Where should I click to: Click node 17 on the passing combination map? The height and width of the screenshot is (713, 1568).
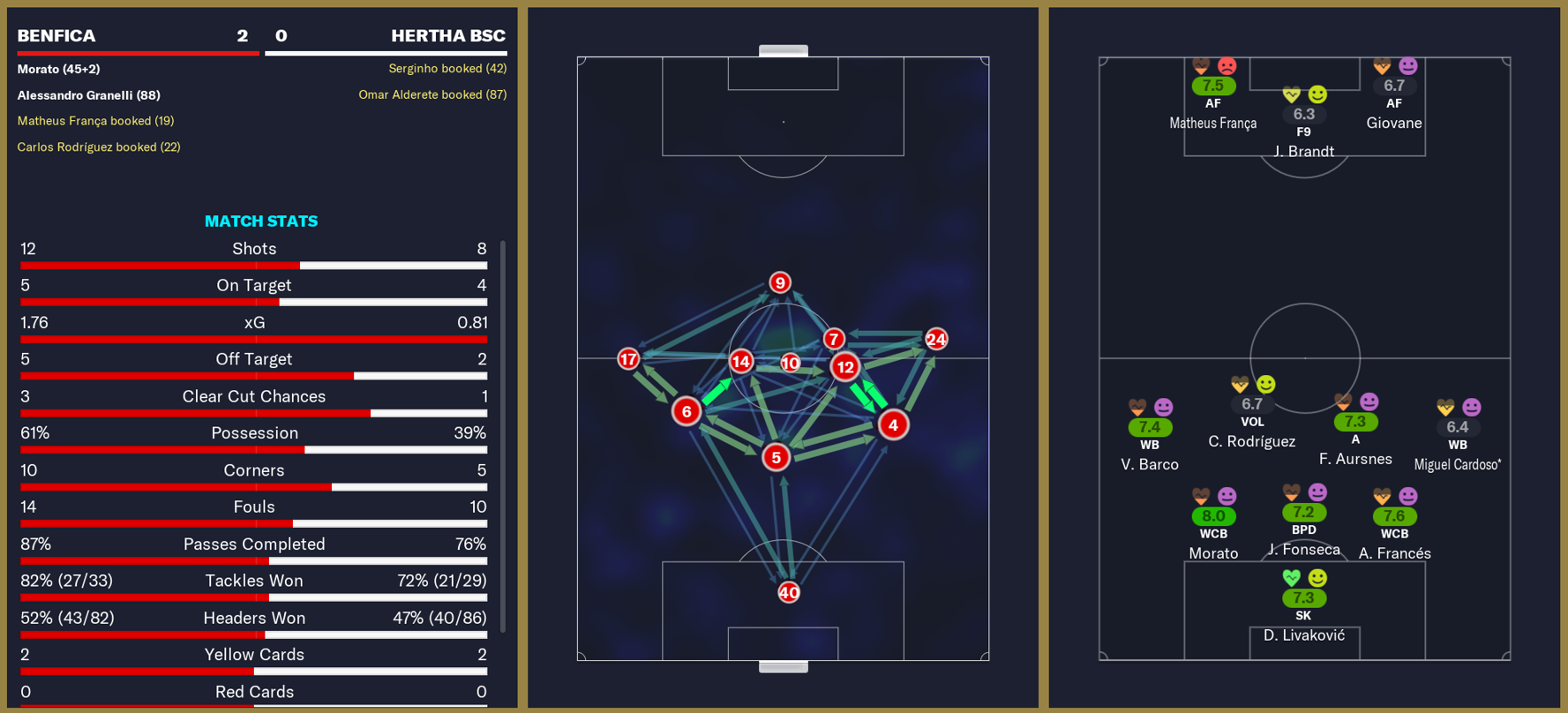tap(628, 359)
